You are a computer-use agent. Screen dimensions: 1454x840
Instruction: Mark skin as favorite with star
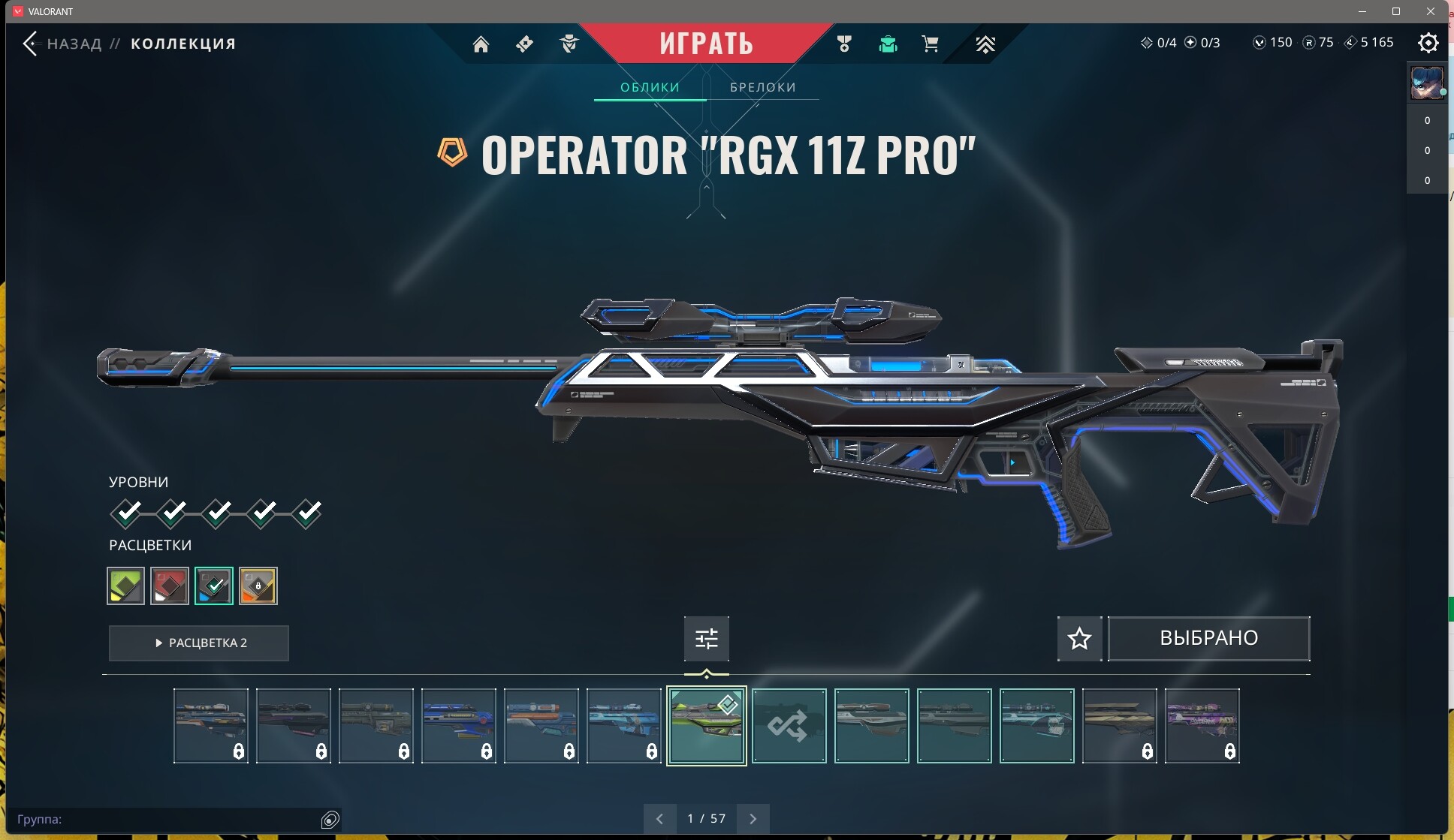[x=1079, y=638]
